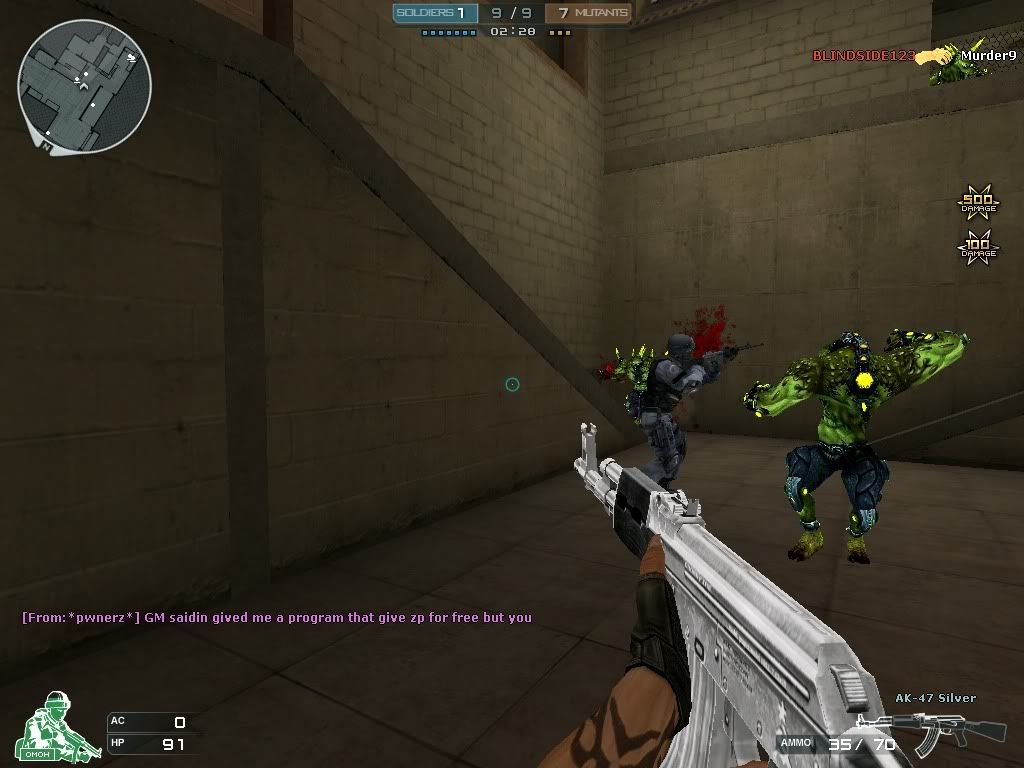The height and width of the screenshot is (768, 1024).
Task: Open the whisper message from *pwnerz*
Action: (x=277, y=617)
